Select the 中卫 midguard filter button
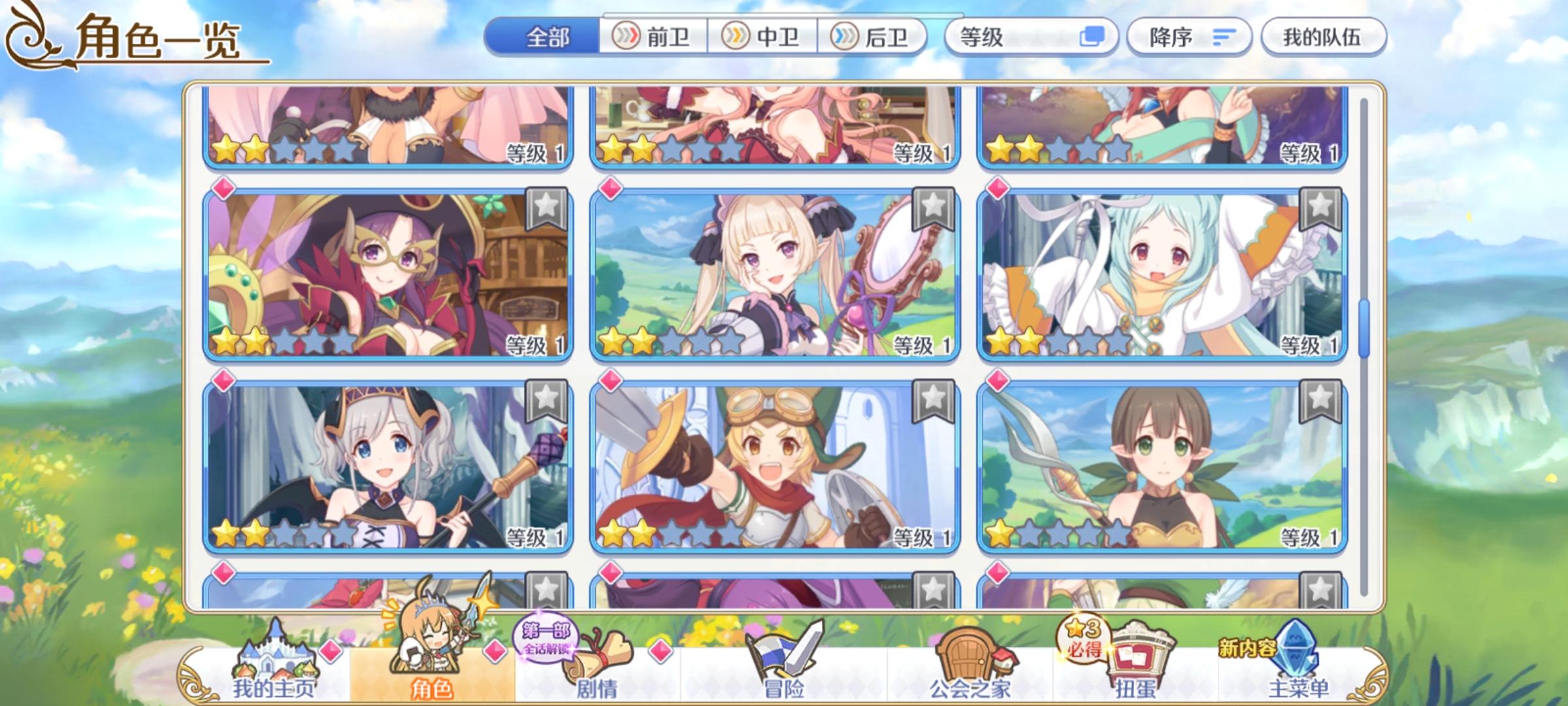The width and height of the screenshot is (1568, 706). coord(766,37)
